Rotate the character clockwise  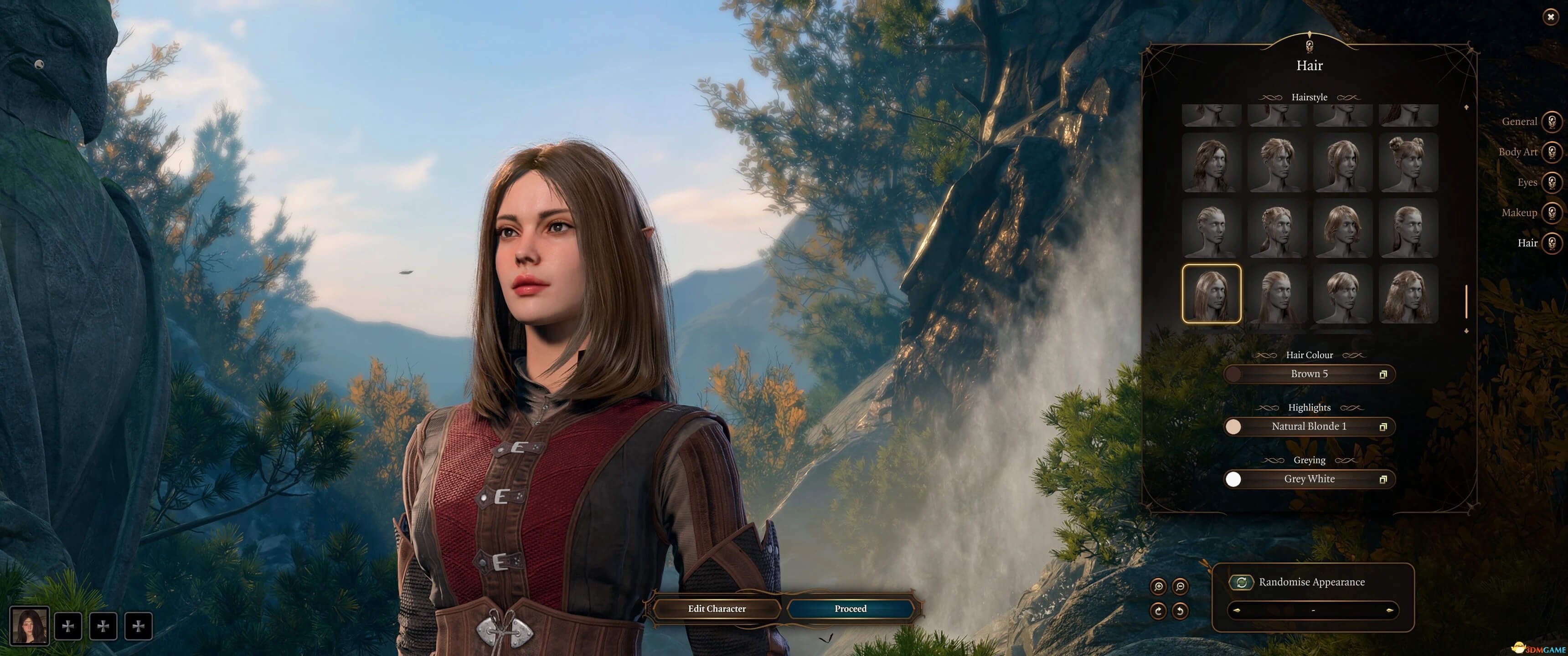pos(1158,610)
